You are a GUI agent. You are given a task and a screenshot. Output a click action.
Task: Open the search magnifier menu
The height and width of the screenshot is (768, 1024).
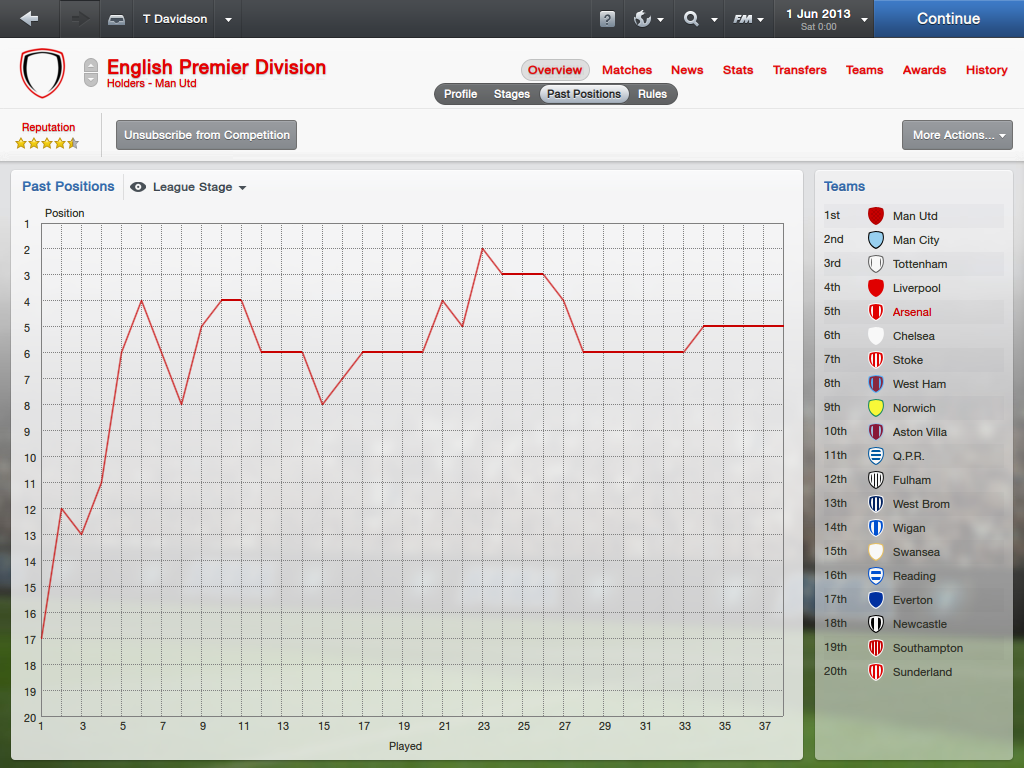click(x=699, y=19)
